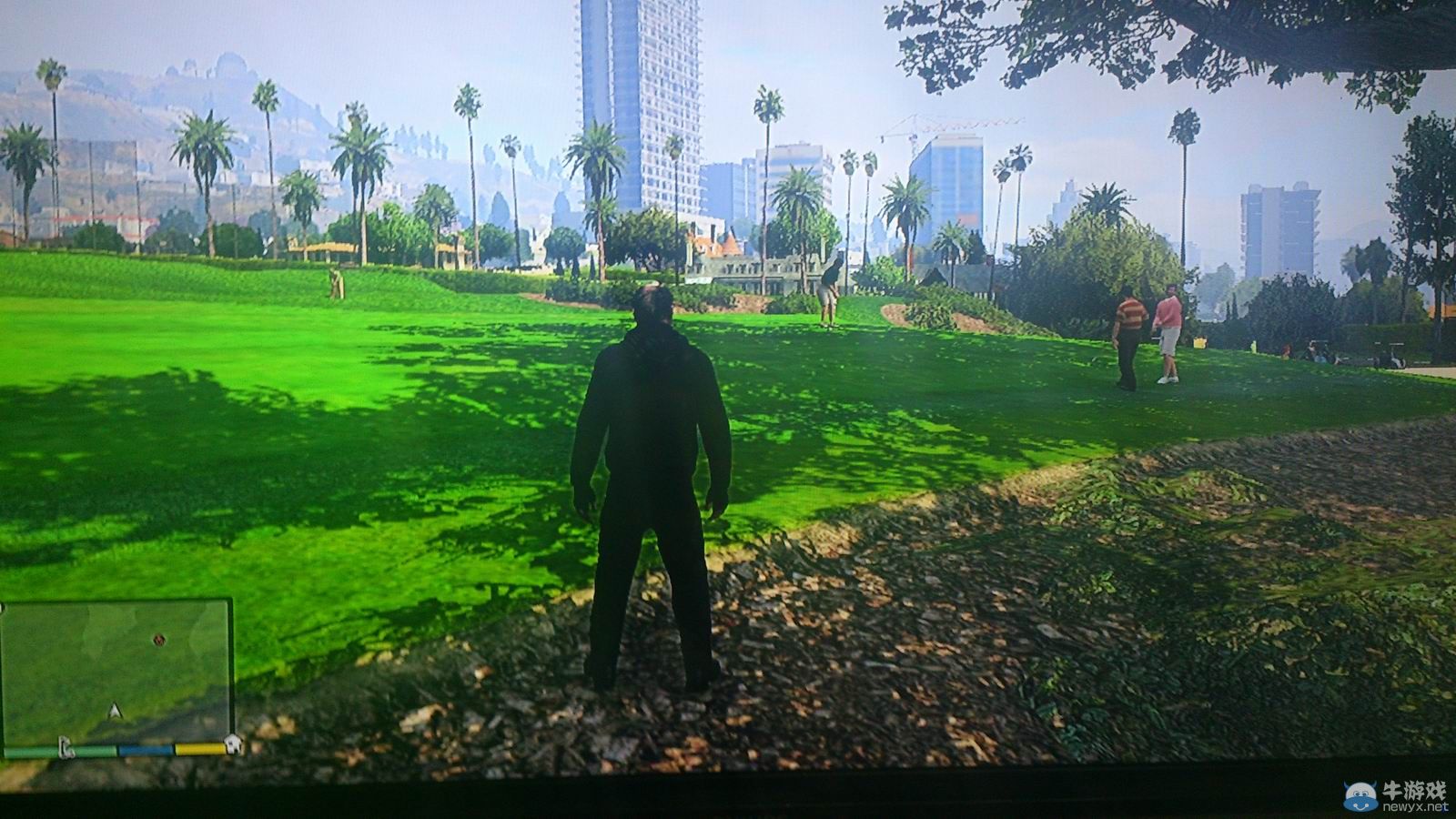Select the white player arrow on the minimap
This screenshot has width=1456, height=819.
[115, 710]
